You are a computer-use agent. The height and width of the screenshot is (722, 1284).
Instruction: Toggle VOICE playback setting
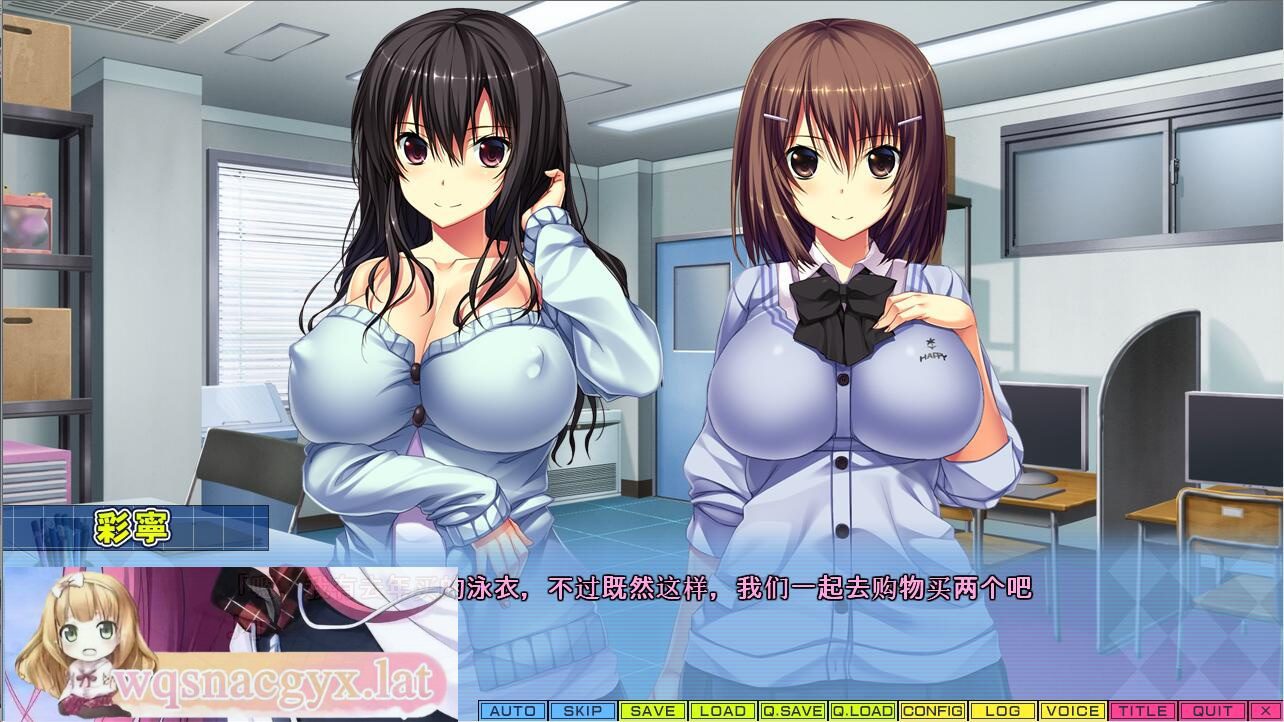[x=1073, y=711]
